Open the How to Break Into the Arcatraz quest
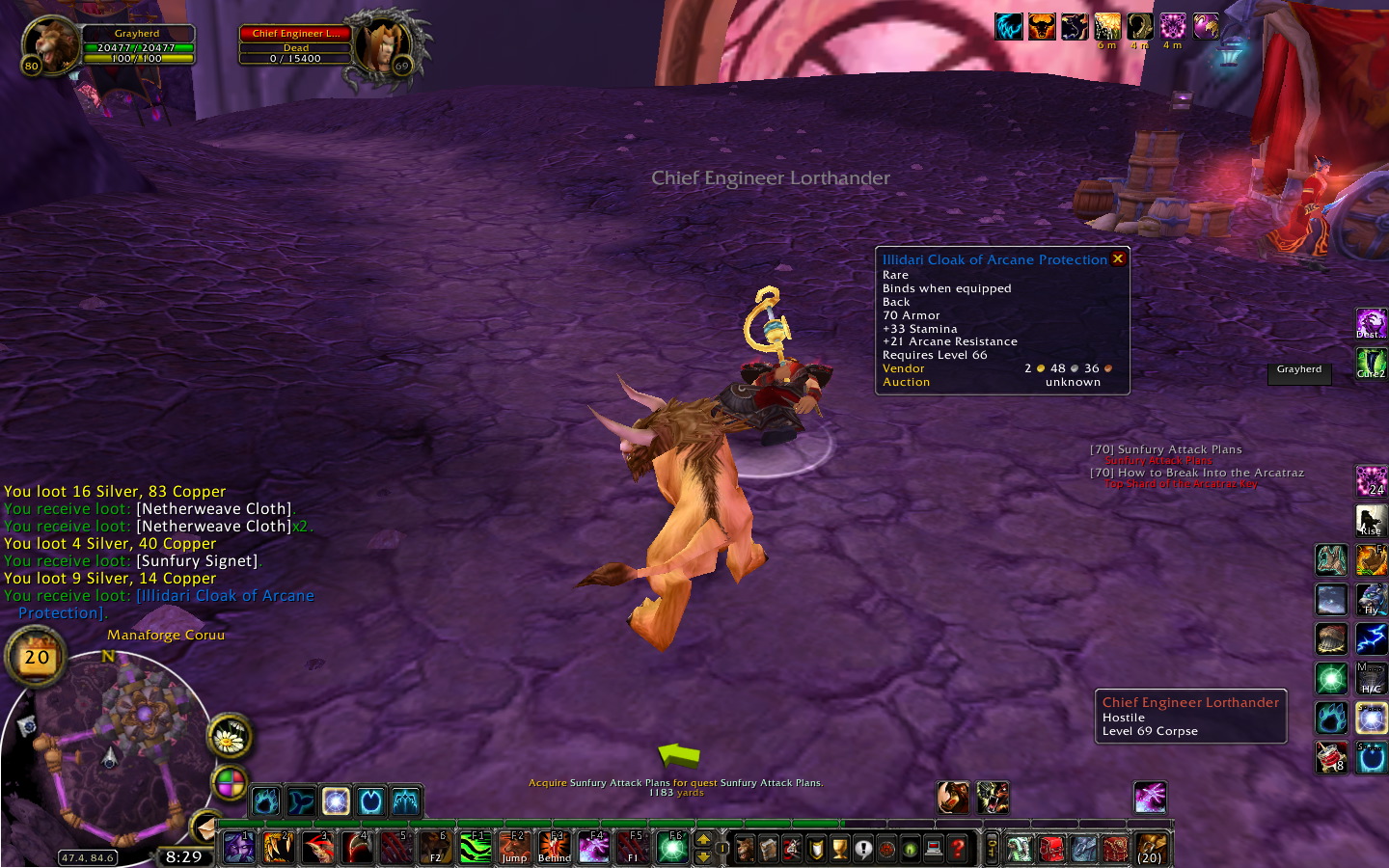1389x868 pixels. click(1196, 473)
